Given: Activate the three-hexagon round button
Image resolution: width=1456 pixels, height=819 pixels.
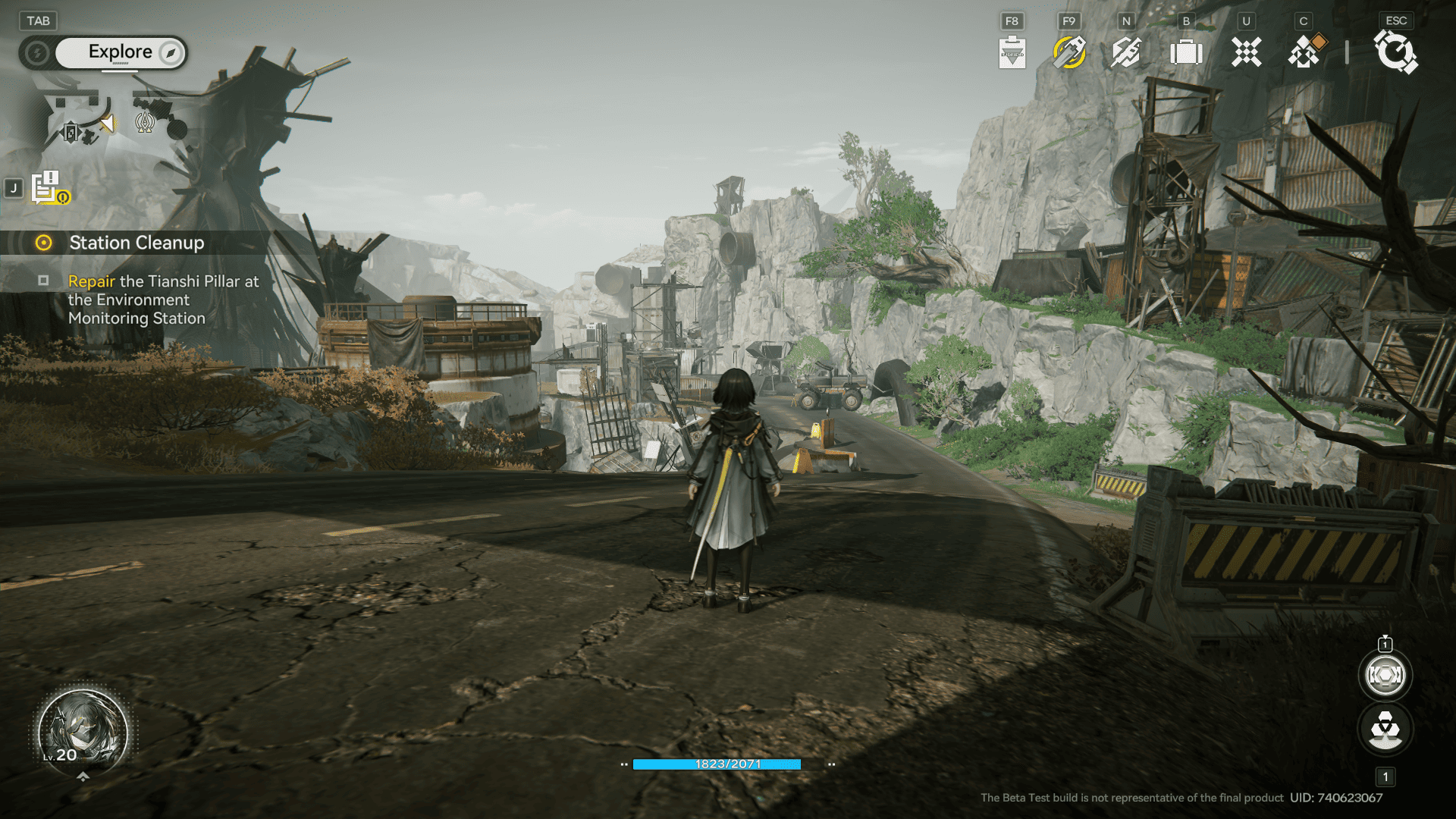Looking at the screenshot, I should point(1385,730).
